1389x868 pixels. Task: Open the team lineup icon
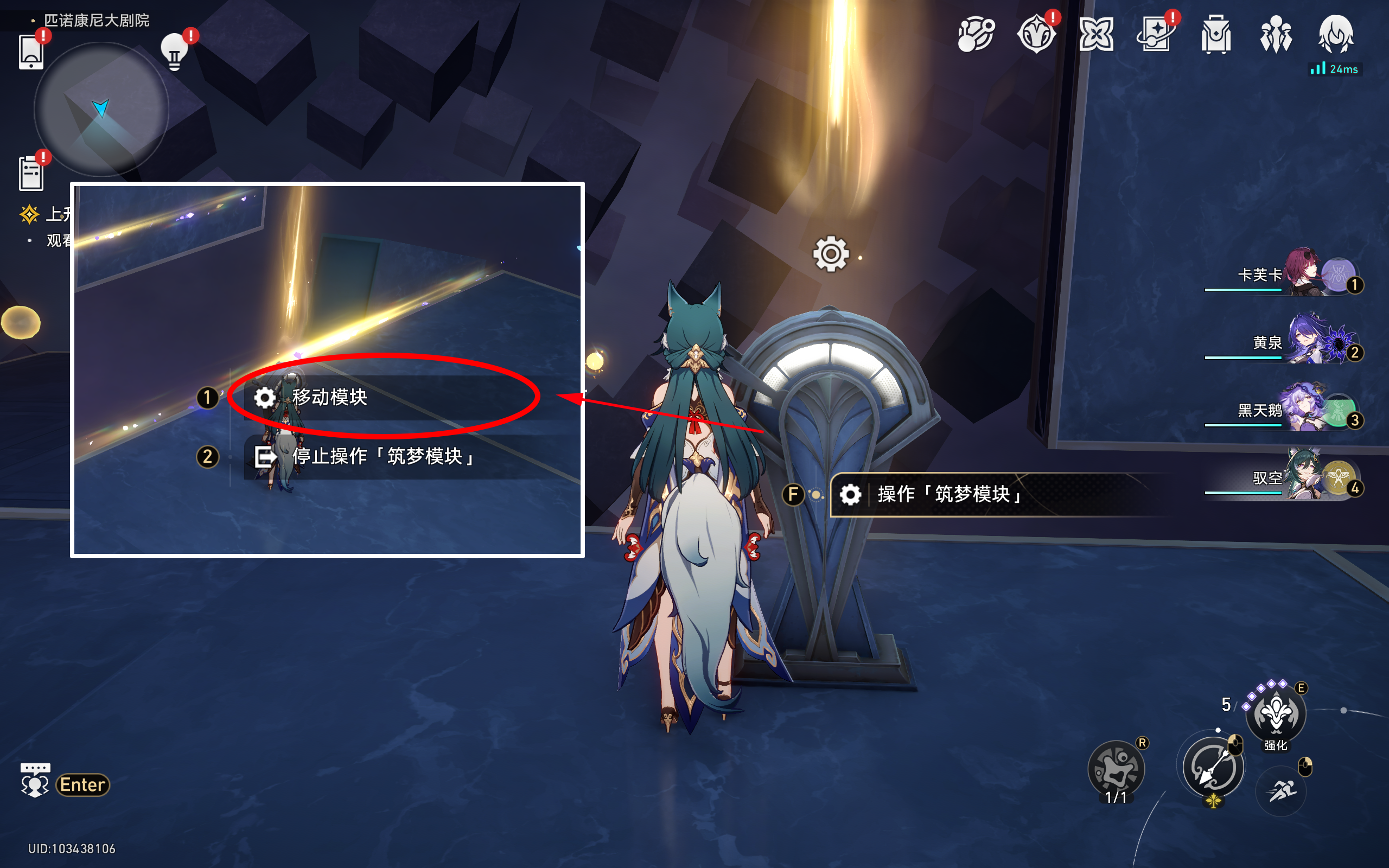coord(1276,34)
